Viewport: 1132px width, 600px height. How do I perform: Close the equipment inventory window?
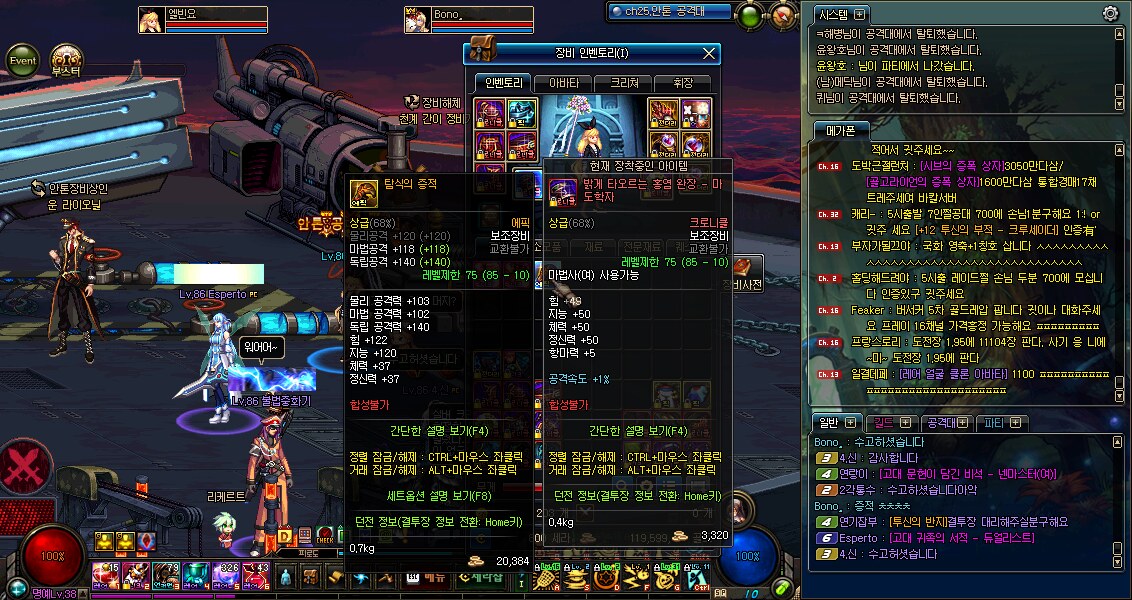click(x=709, y=53)
